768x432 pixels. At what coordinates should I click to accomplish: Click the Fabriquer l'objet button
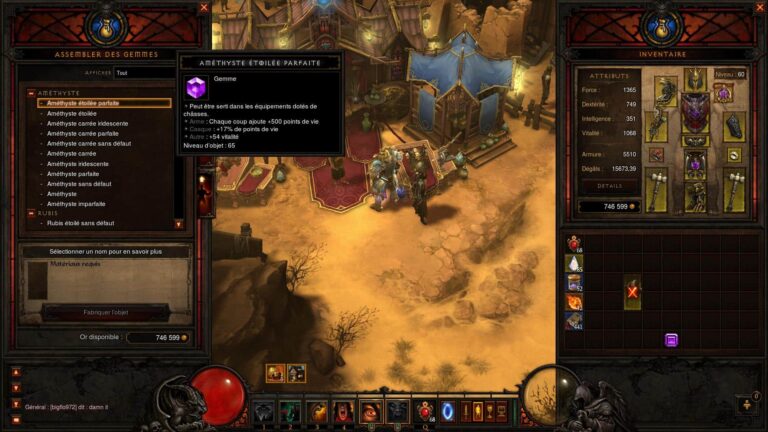click(105, 312)
